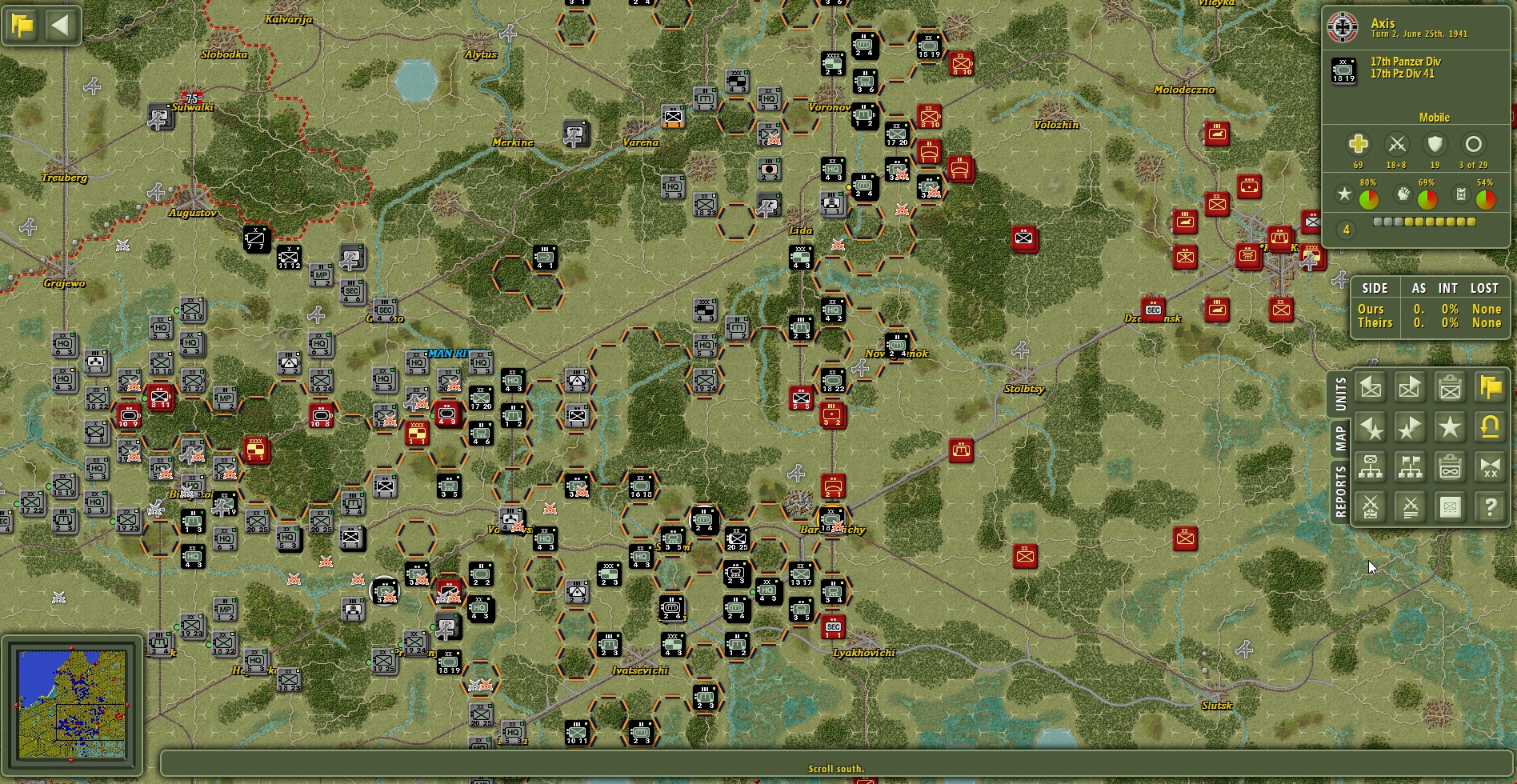Click the help question mark icon

[1490, 506]
